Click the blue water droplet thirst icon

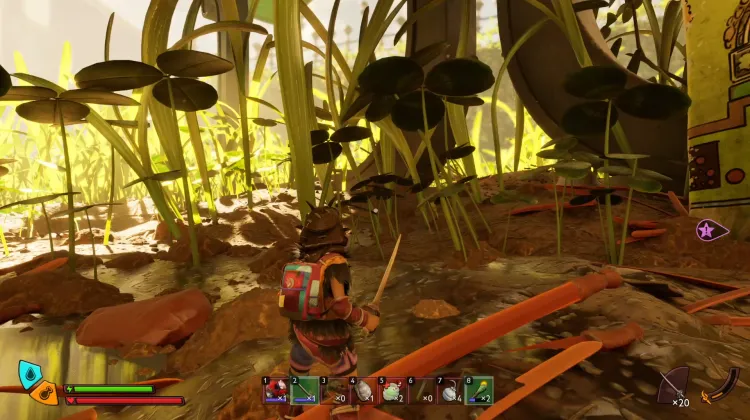tap(29, 375)
